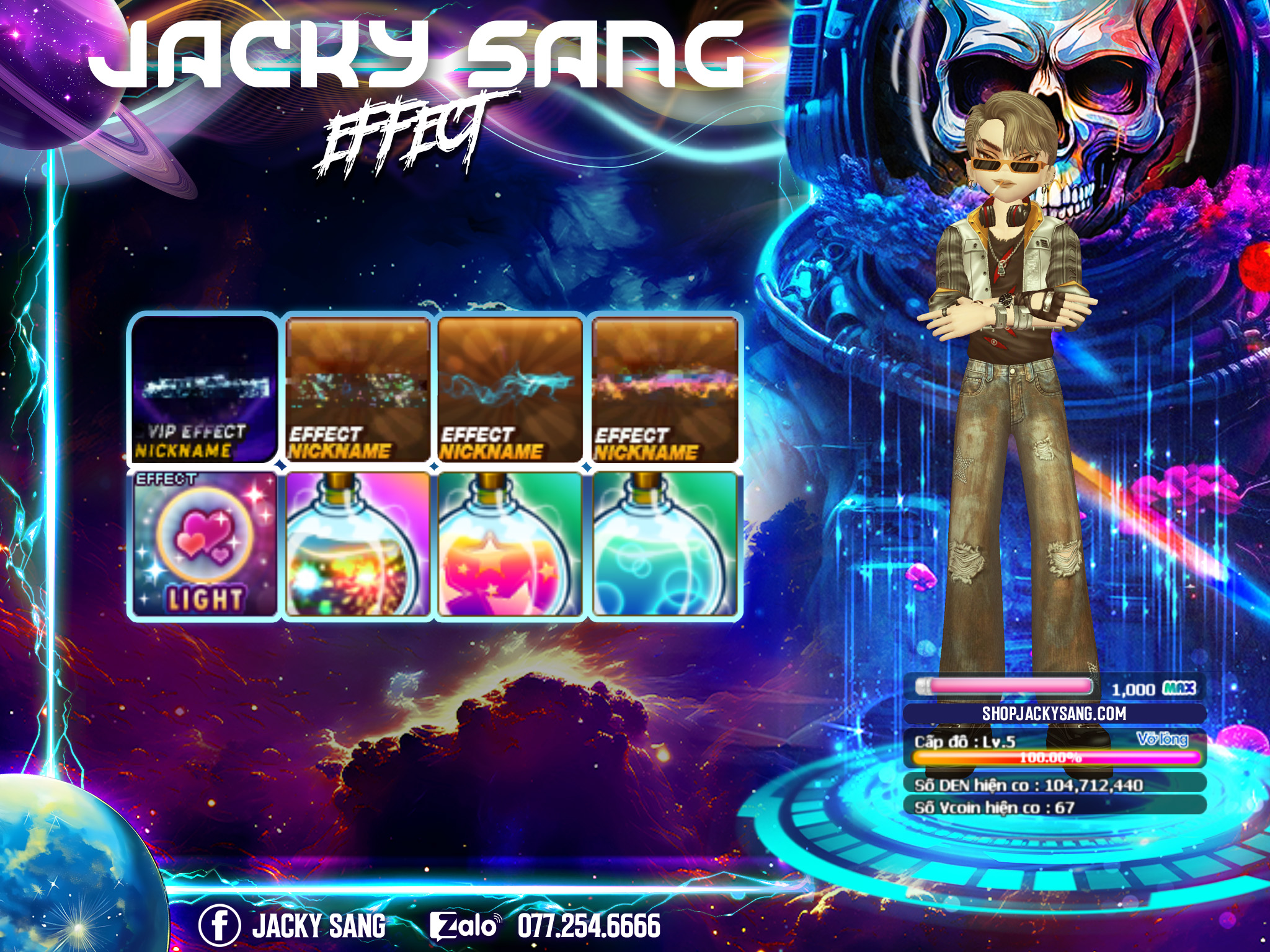Open the SHOPJACKYSANG.COM link
1270x952 pixels.
(1054, 713)
